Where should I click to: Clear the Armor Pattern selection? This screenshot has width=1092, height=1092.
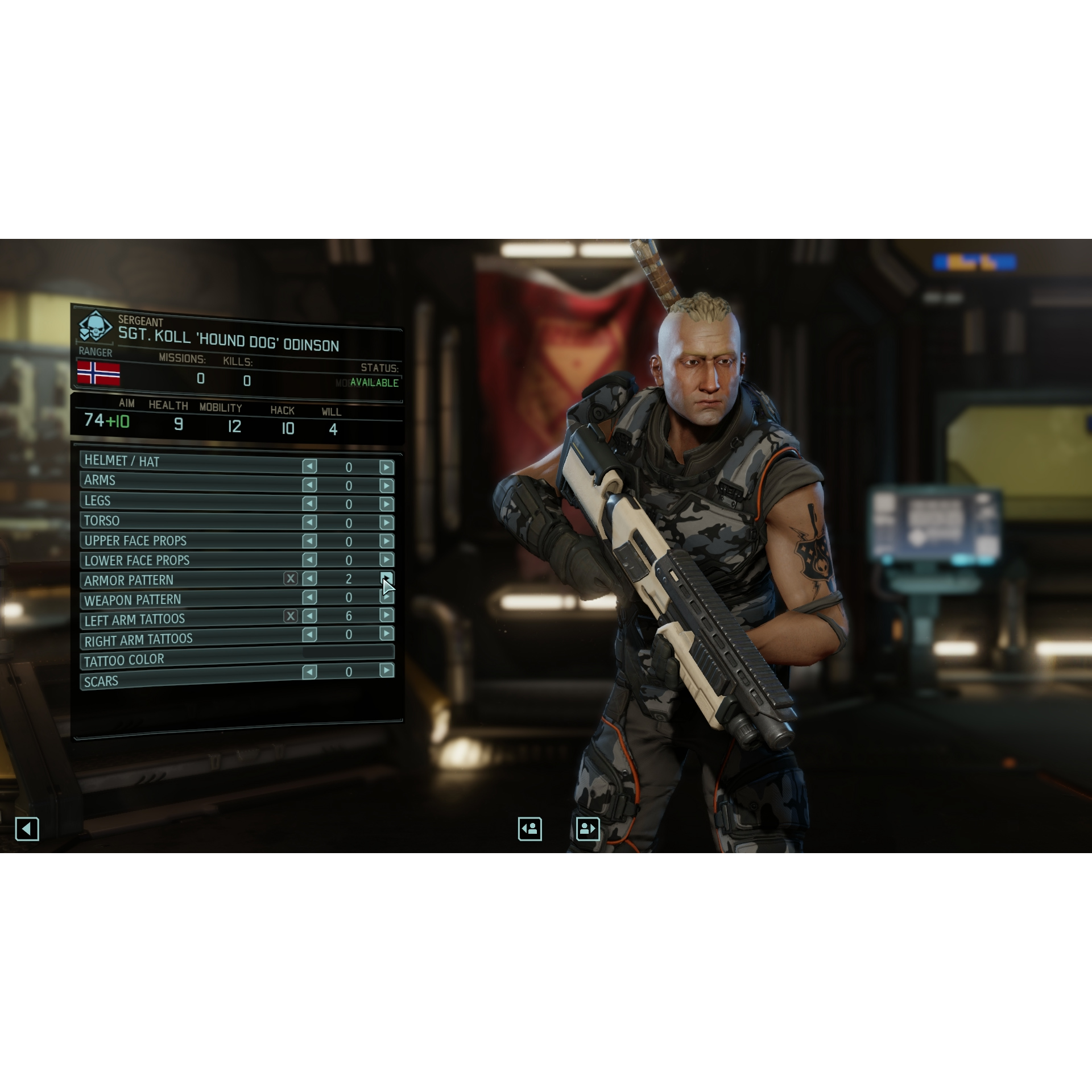[x=291, y=578]
